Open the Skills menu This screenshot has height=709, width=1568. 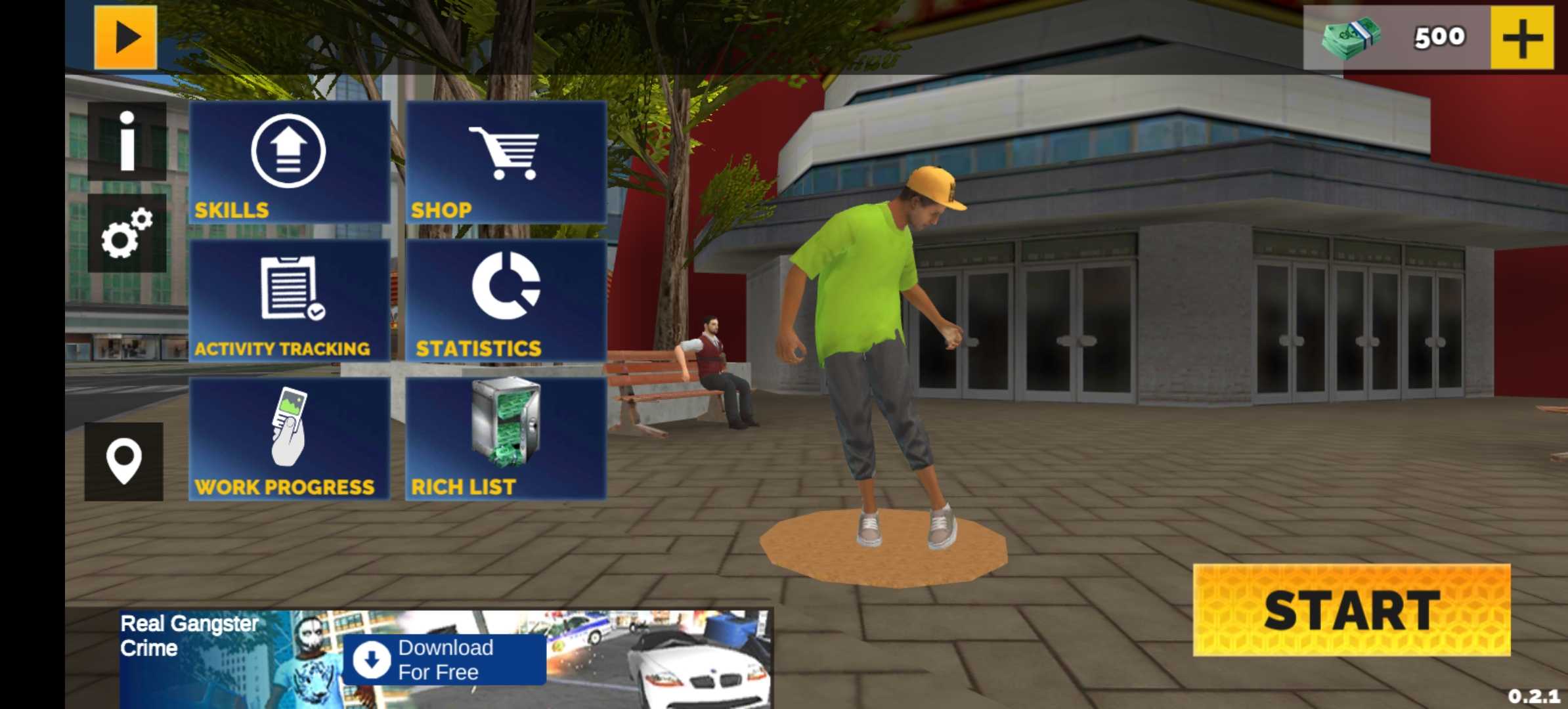point(290,162)
